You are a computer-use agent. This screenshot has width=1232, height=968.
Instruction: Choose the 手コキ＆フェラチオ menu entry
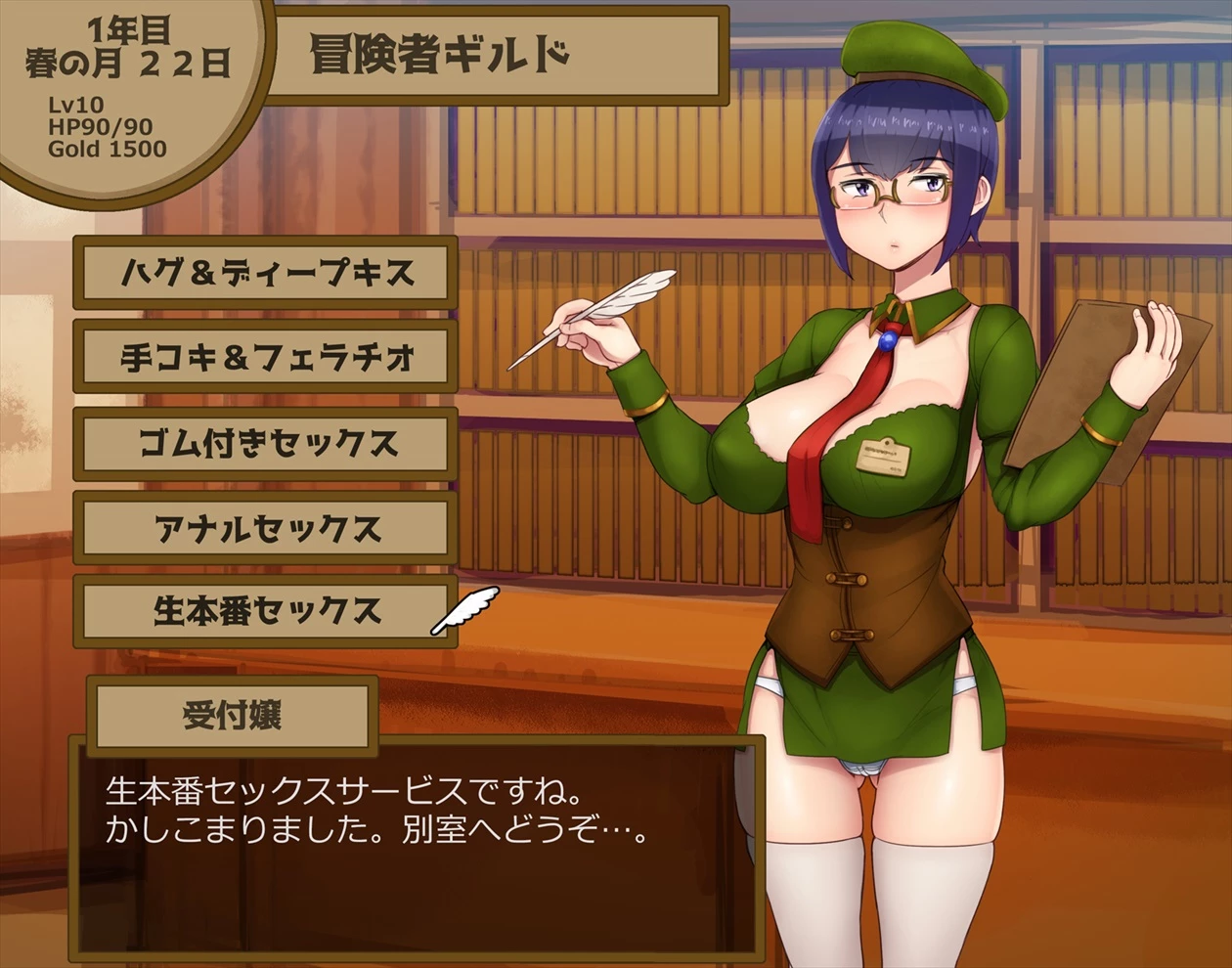click(265, 358)
